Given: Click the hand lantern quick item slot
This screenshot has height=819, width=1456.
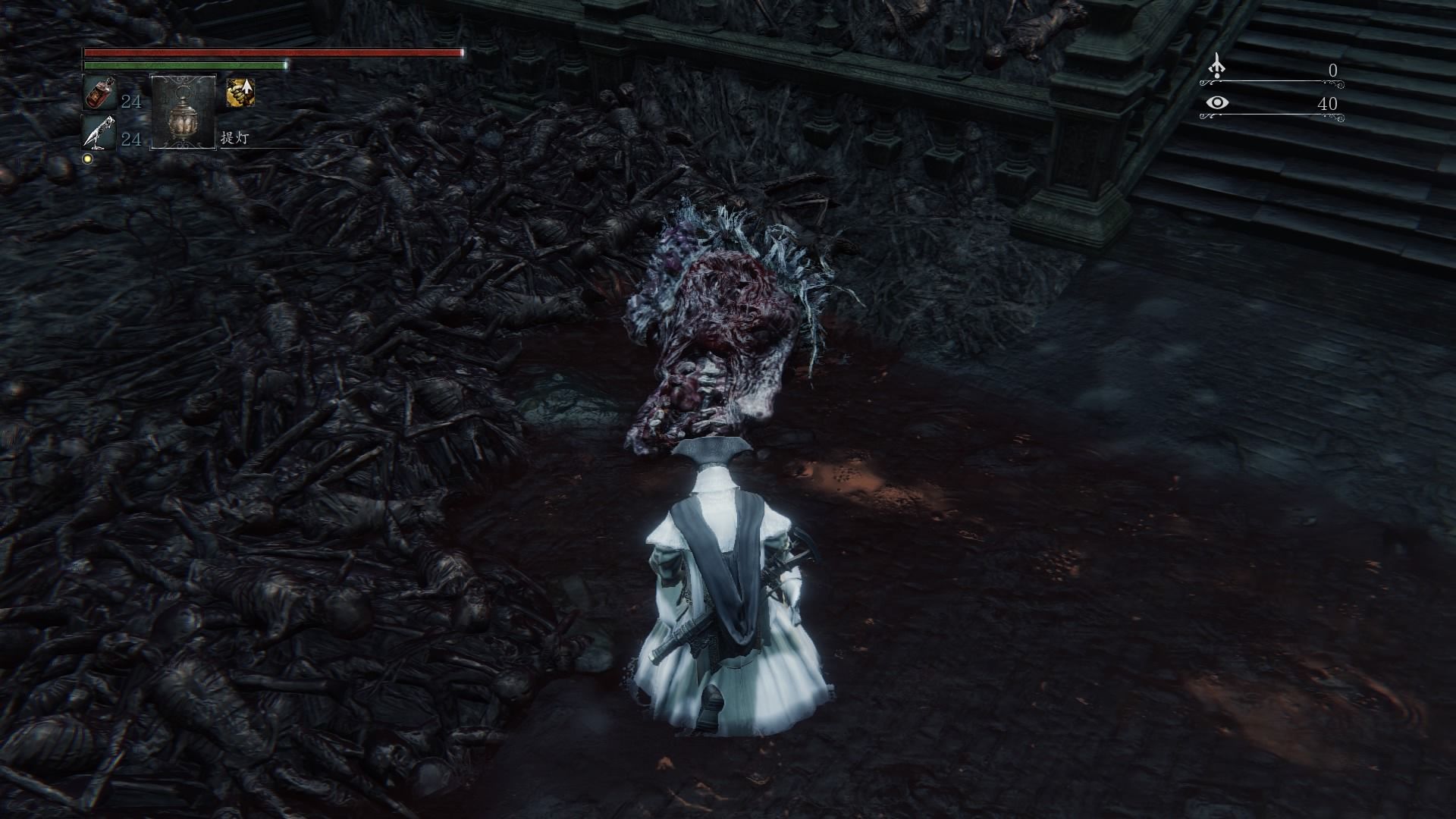Looking at the screenshot, I should (x=184, y=112).
